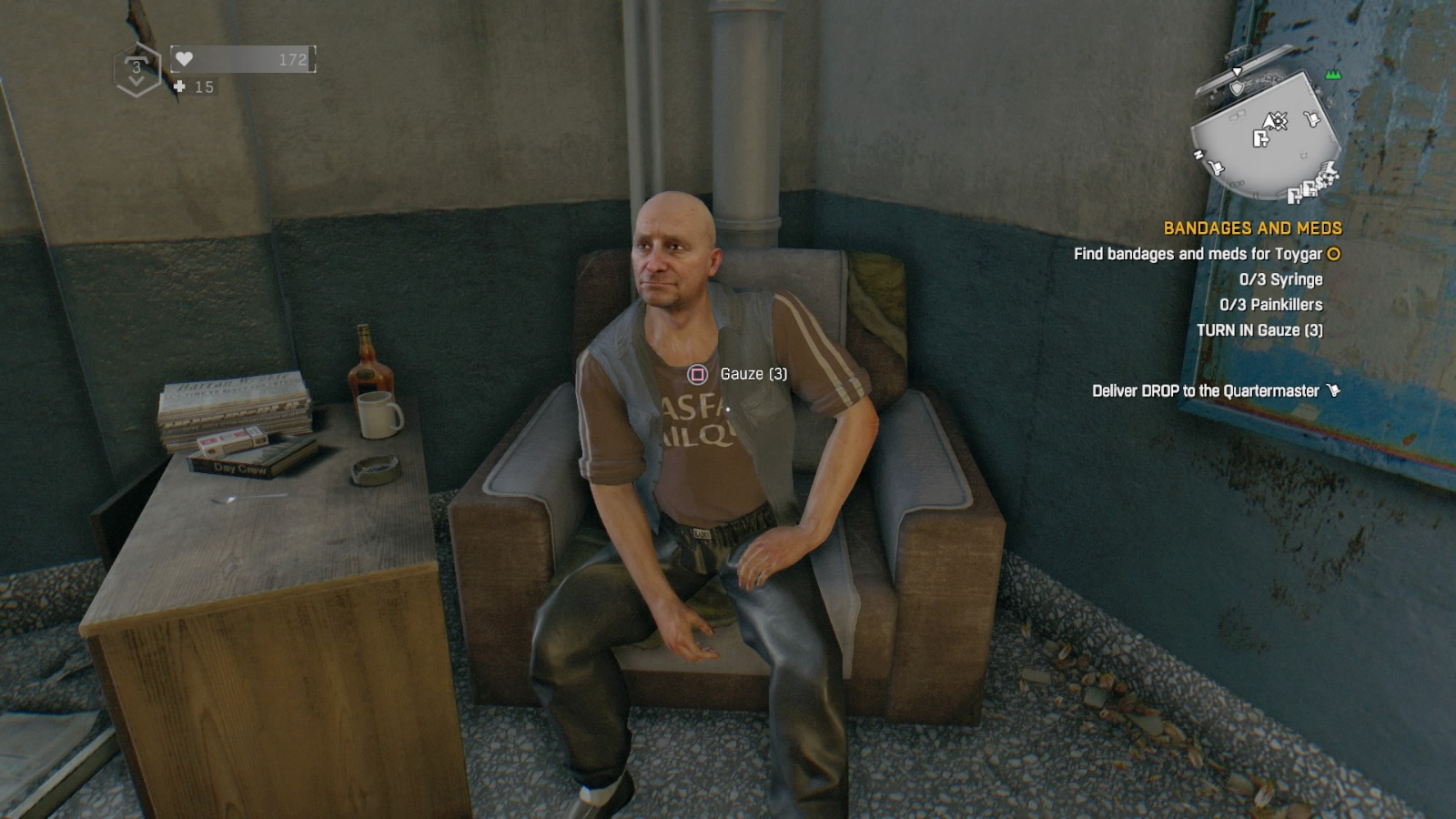Click the Z sleep marker on the minimap's left edge

1198,155
